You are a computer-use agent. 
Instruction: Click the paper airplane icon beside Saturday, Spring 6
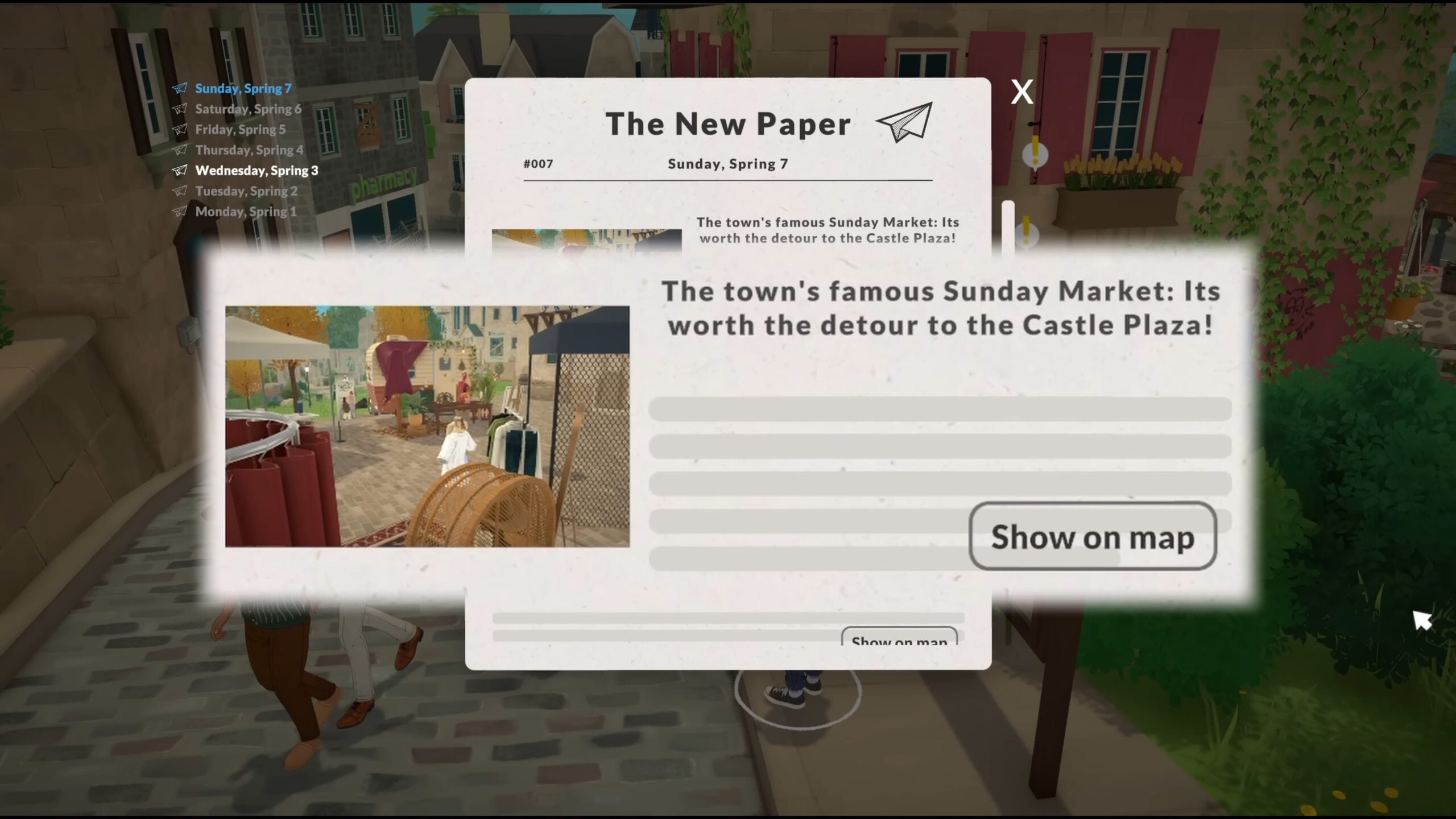[x=181, y=109]
